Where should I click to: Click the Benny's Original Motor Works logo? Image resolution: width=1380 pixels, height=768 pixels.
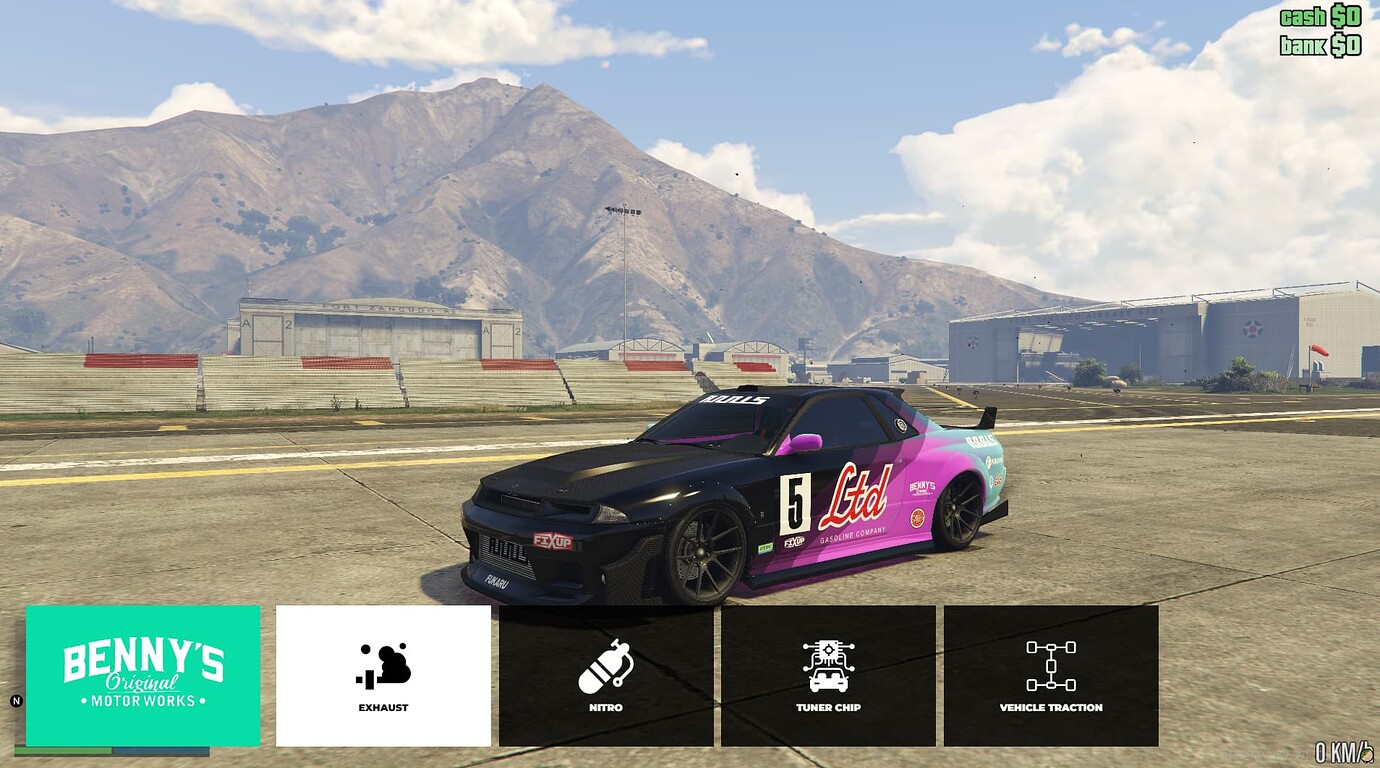click(143, 675)
